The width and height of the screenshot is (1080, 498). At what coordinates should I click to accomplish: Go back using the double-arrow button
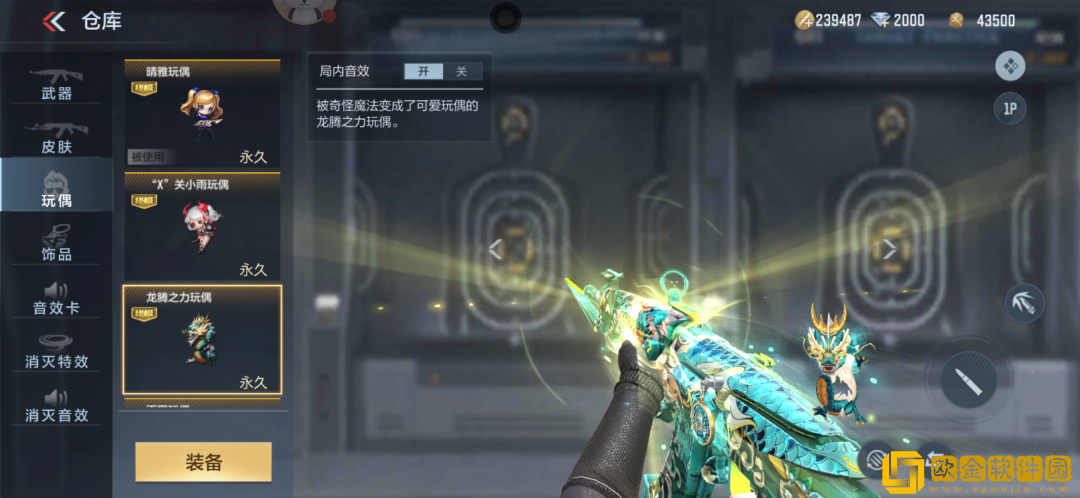pos(54,21)
